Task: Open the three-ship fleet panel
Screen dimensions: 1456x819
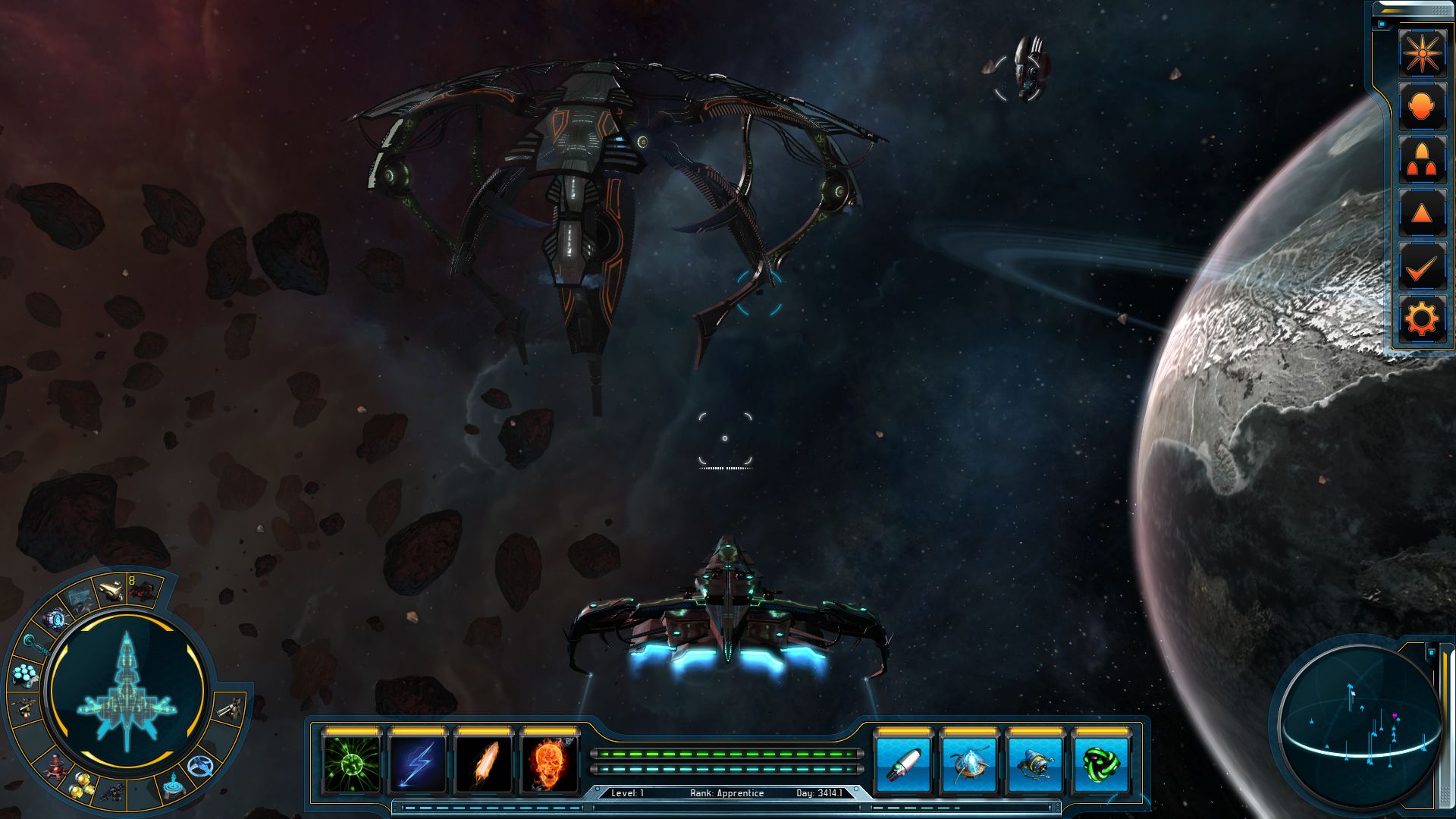Action: (1421, 160)
